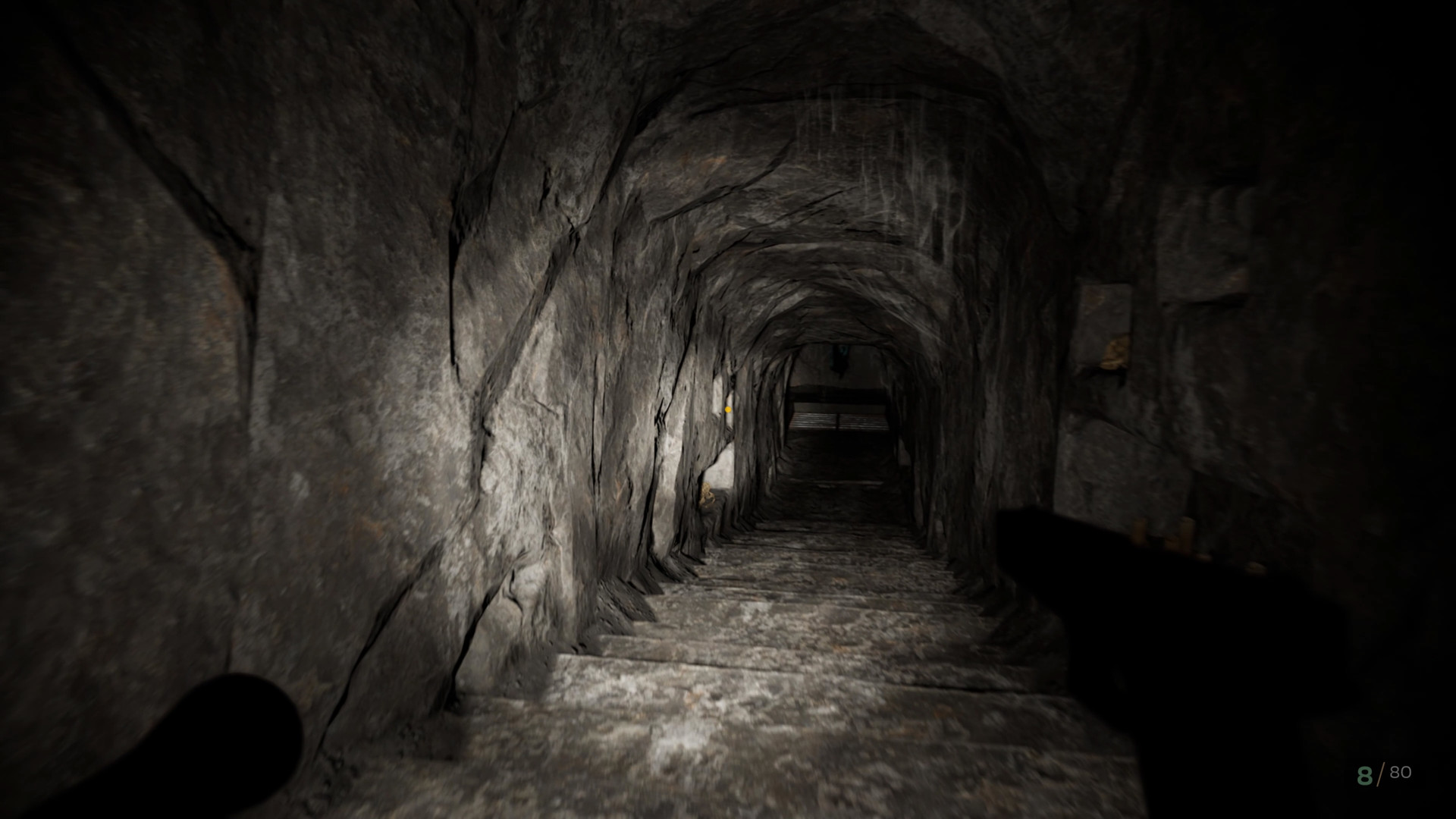This screenshot has width=1456, height=819.
Task: Click the yellow dot marker on the tunnel wall
Action: [x=727, y=409]
